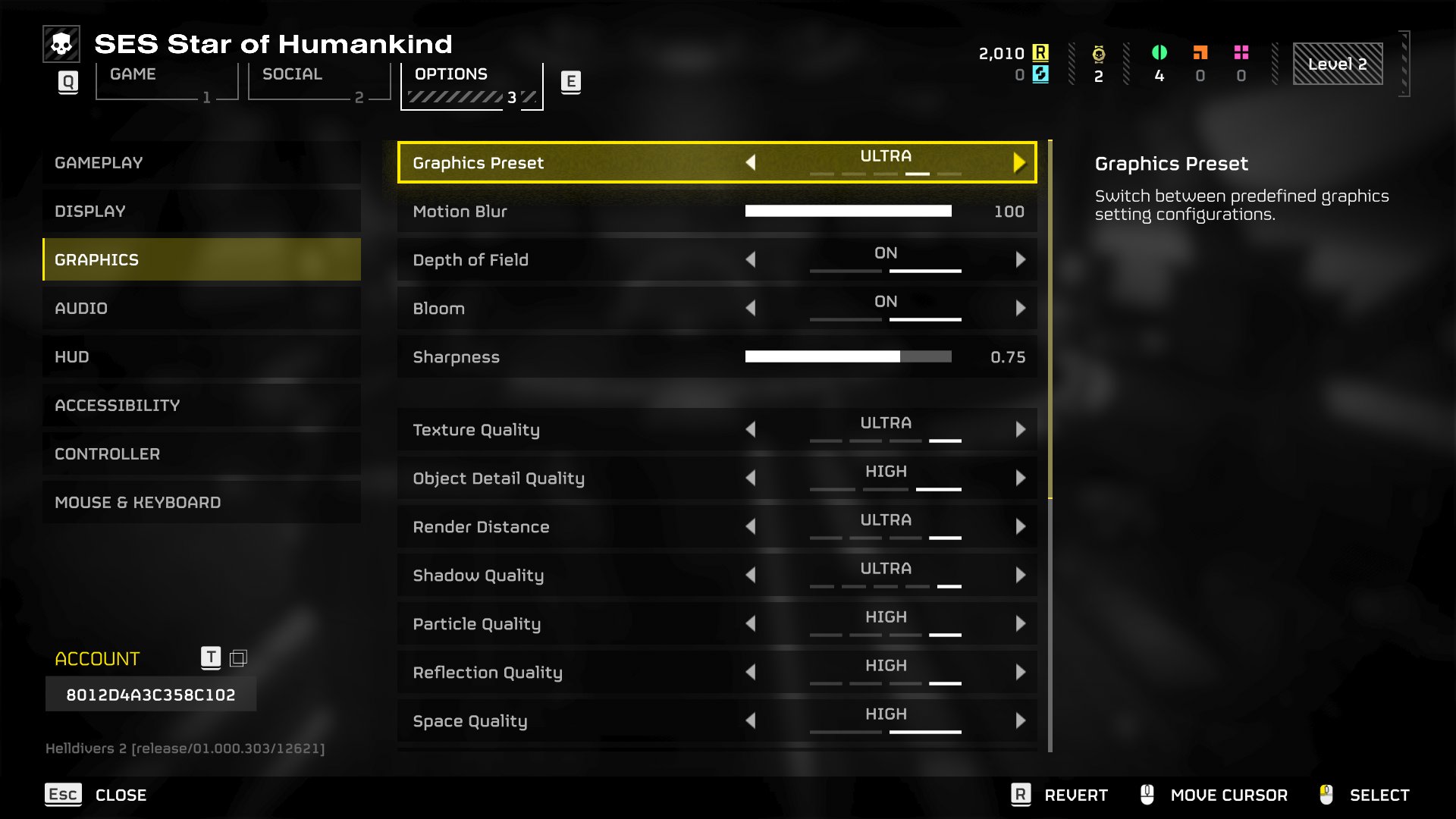This screenshot has width=1456, height=819.
Task: Click the Helldivers skull emblem next to SES Star of Humankind
Action: pyautogui.click(x=61, y=44)
